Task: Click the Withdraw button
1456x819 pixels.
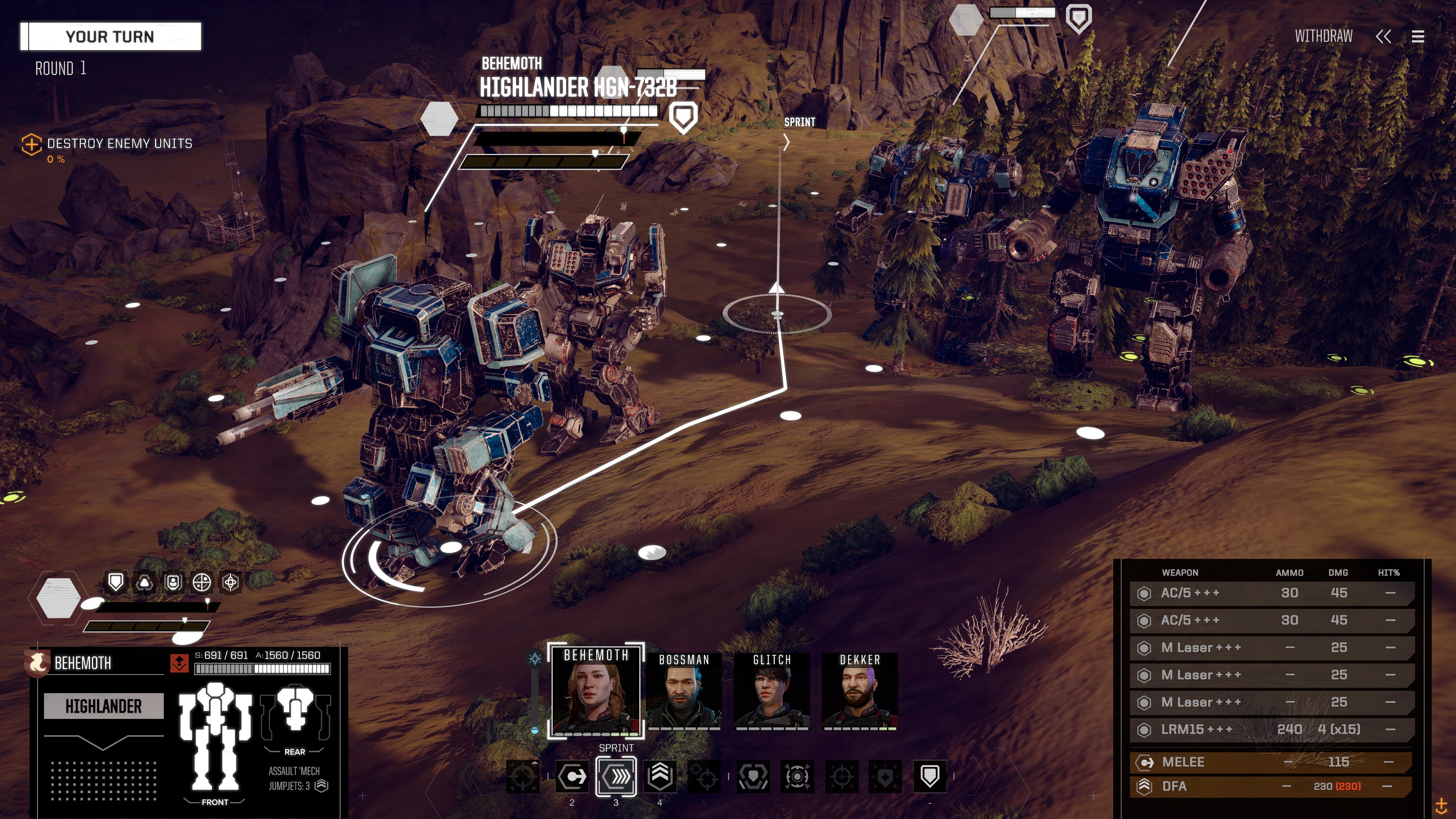Action: tap(1323, 37)
